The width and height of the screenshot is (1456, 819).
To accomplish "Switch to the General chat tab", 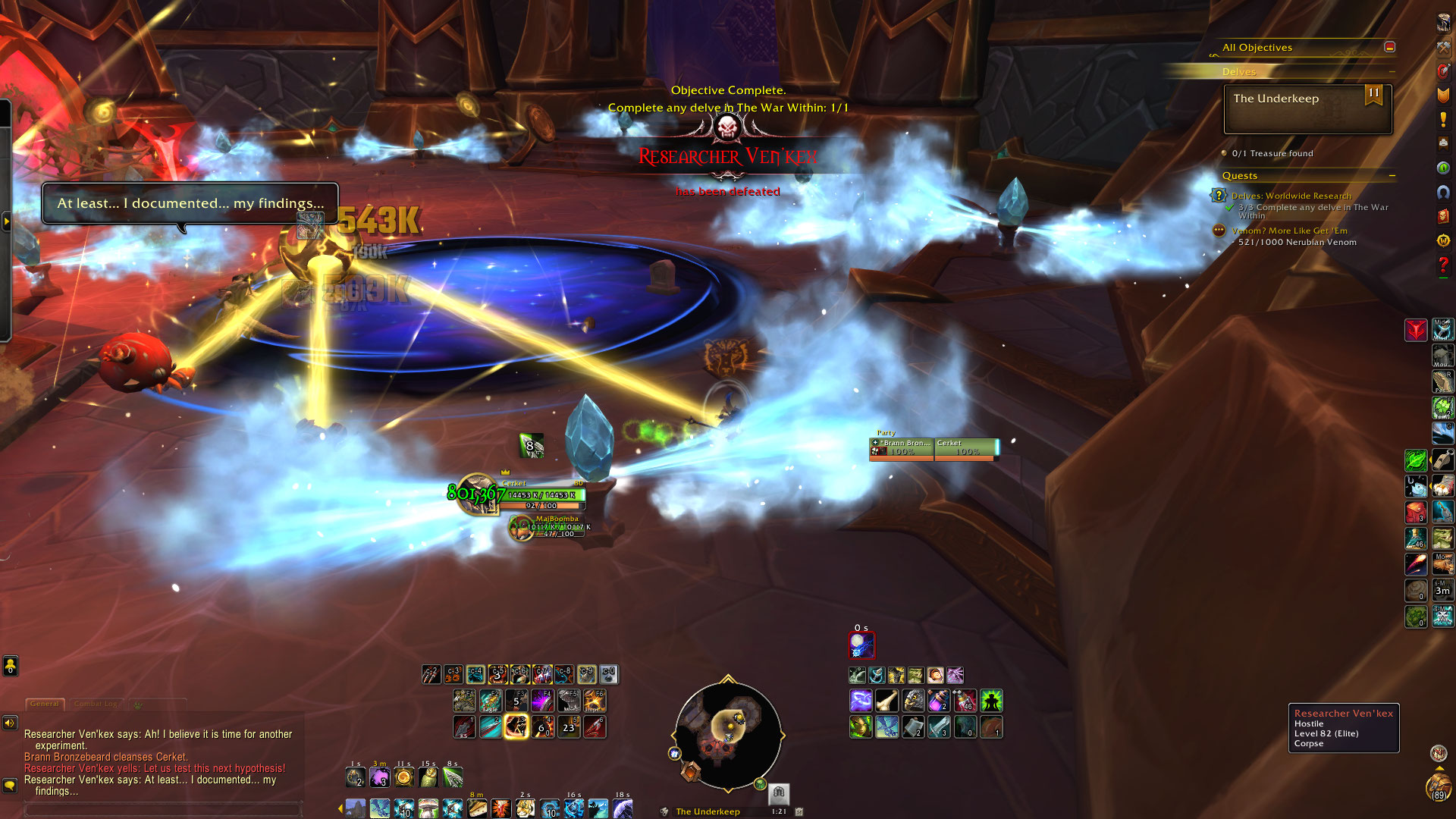I will (45, 704).
